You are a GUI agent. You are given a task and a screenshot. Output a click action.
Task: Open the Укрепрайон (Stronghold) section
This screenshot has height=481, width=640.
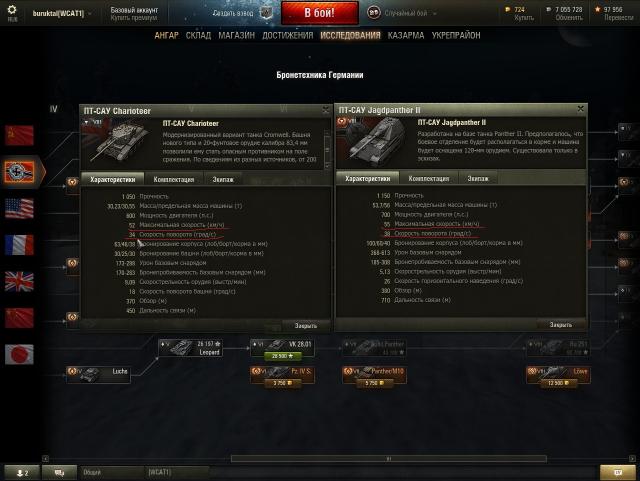click(455, 35)
